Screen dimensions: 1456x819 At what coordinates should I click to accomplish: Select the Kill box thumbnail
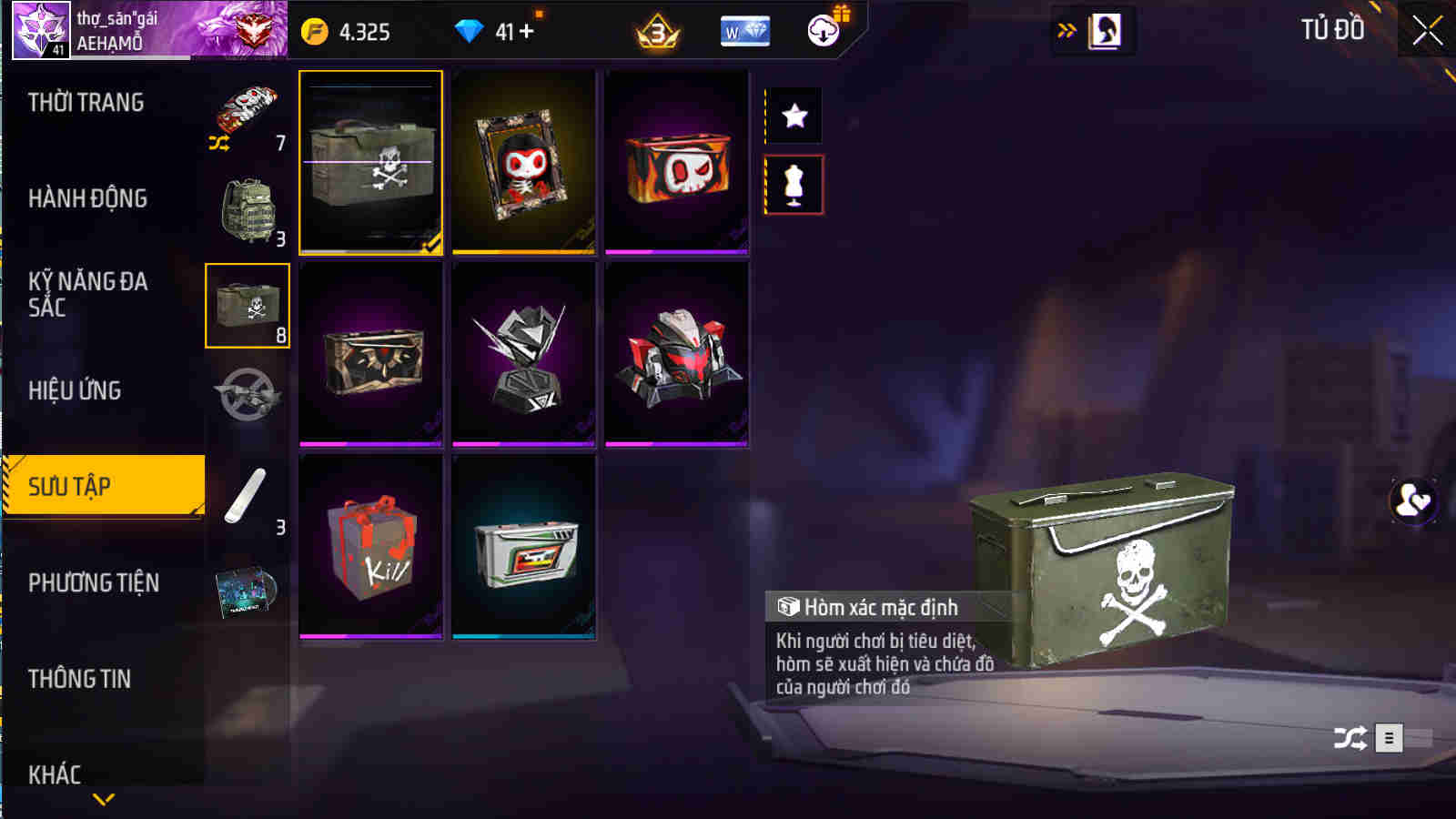[x=370, y=546]
